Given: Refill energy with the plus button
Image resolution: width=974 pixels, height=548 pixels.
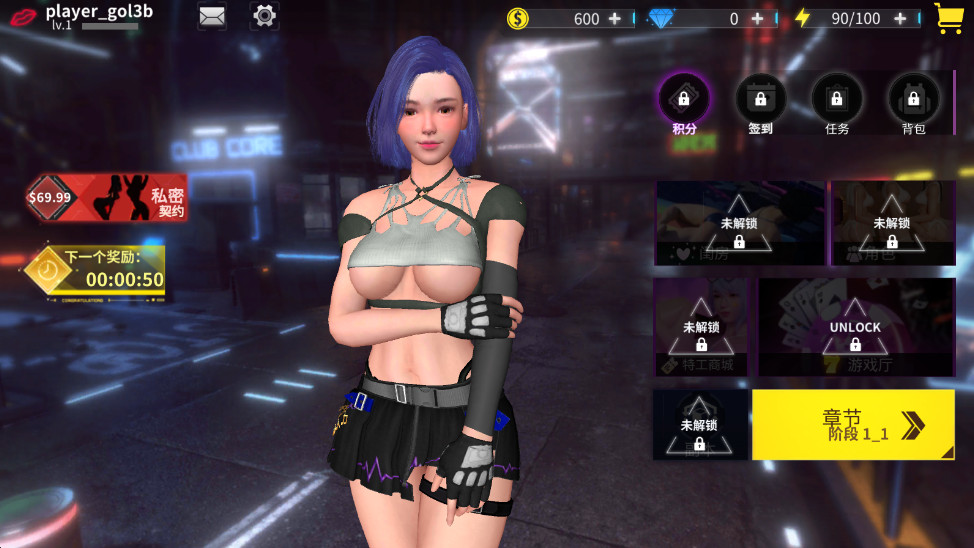Looking at the screenshot, I should pos(901,19).
